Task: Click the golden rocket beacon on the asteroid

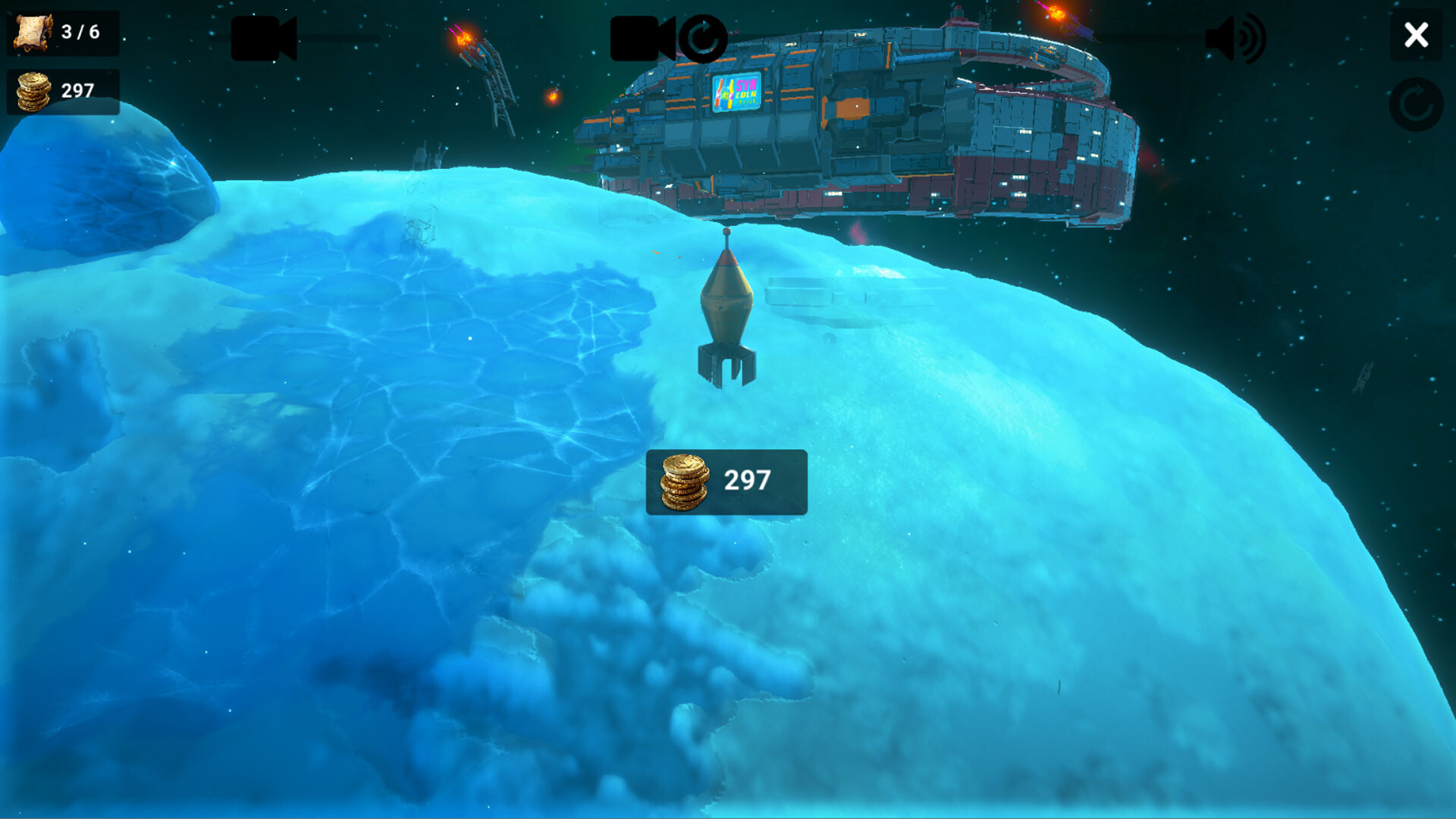Action: (x=728, y=311)
